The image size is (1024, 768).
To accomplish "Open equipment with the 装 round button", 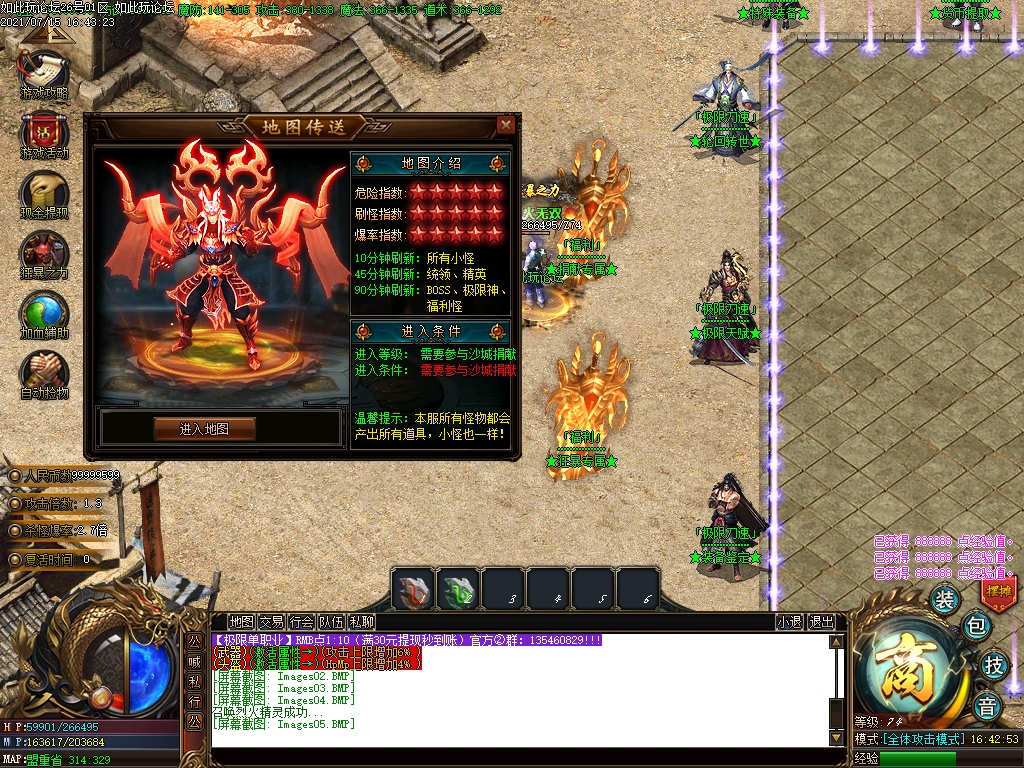I will tap(945, 599).
